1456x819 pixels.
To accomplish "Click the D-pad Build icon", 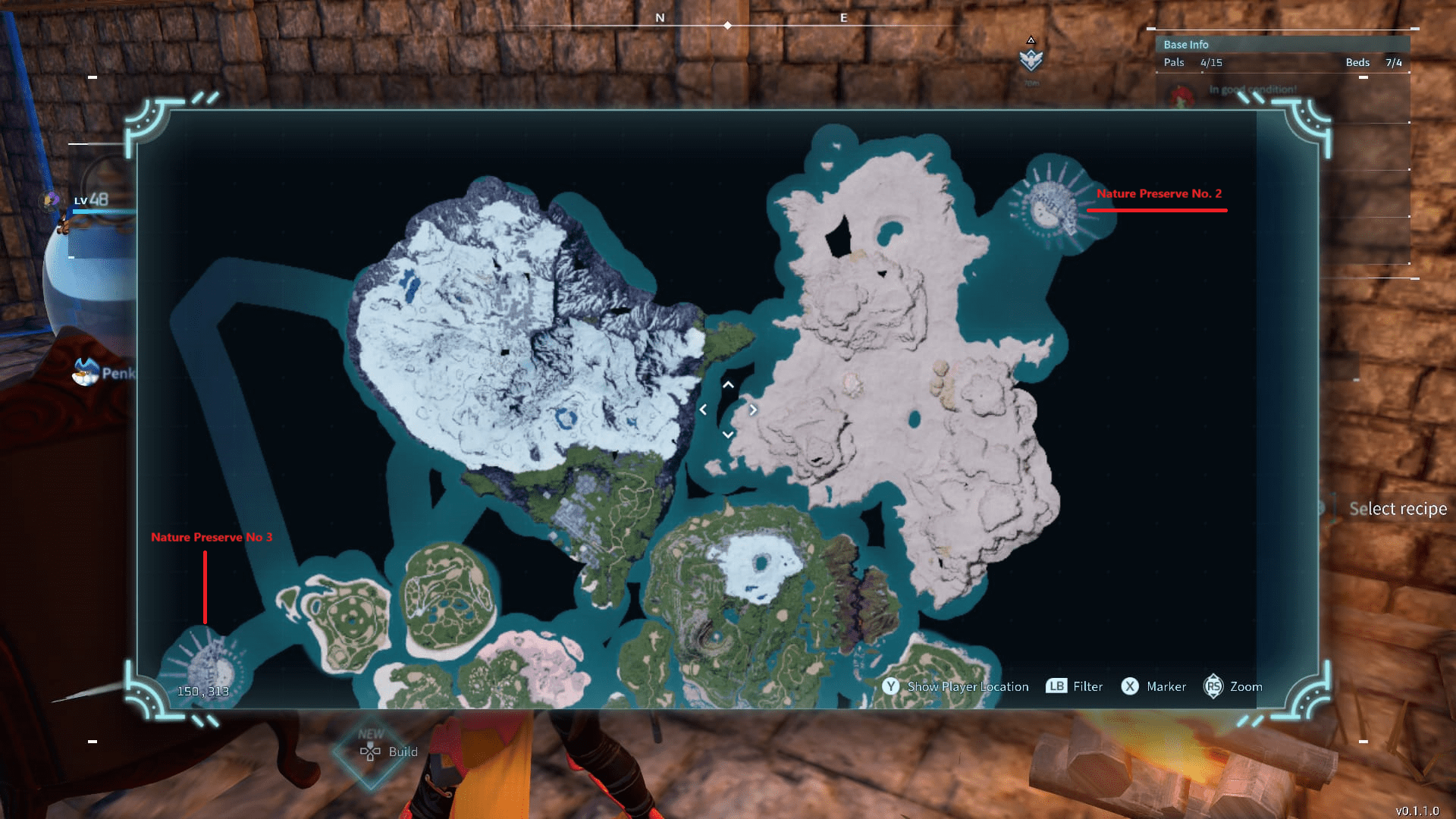I will (x=369, y=752).
